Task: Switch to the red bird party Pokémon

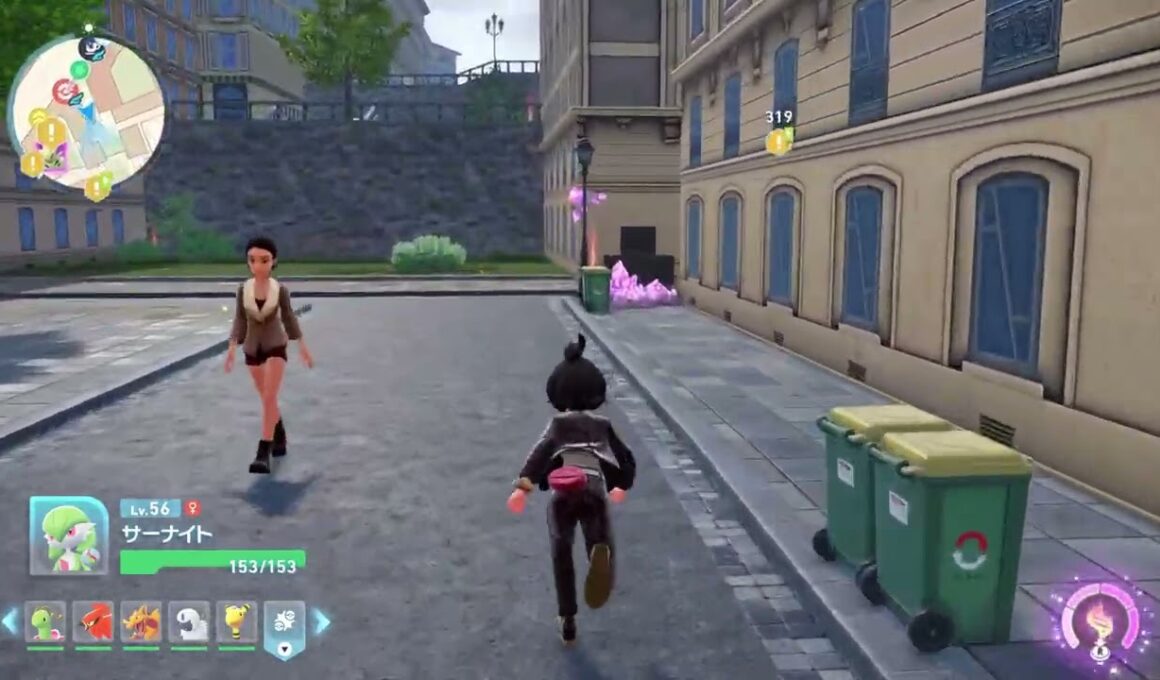Action: (93, 622)
